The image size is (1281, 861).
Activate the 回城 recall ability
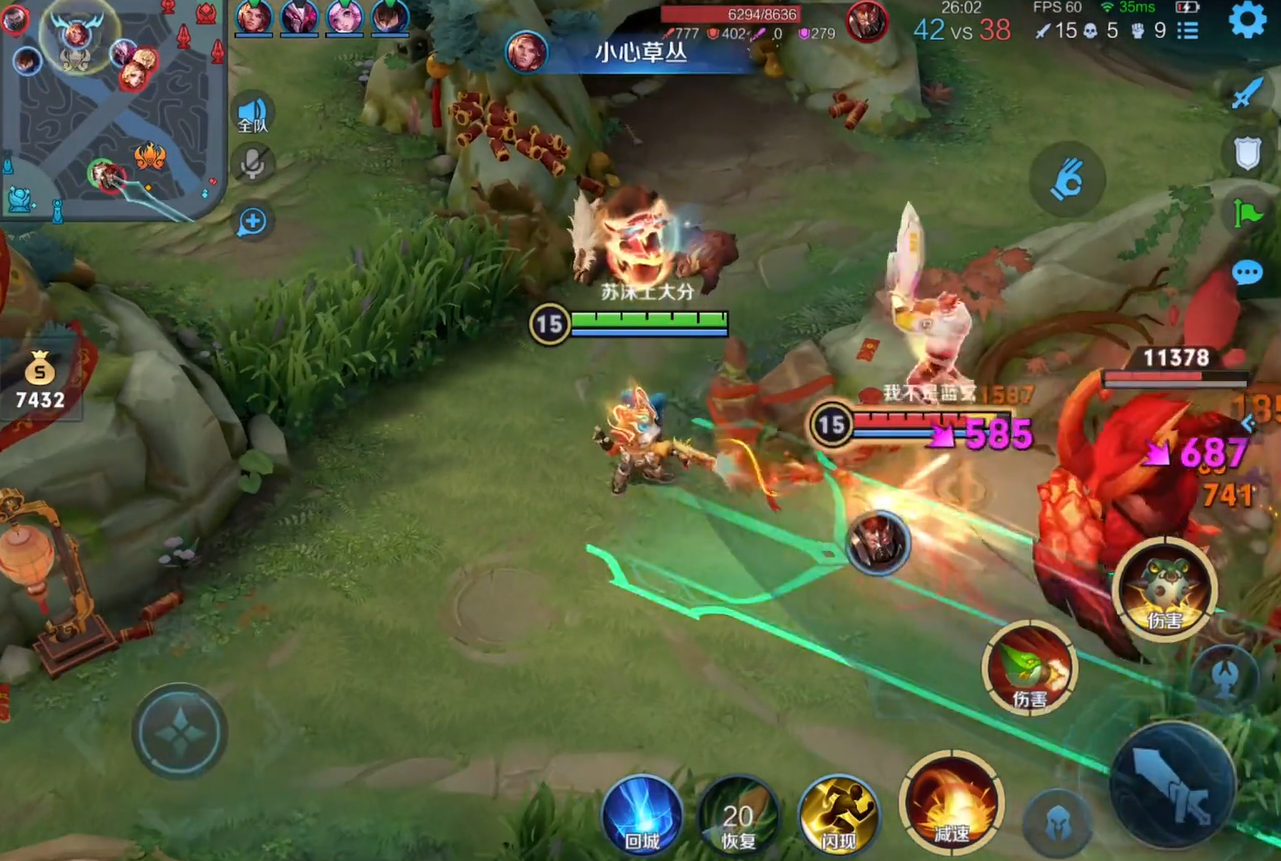pyautogui.click(x=642, y=814)
